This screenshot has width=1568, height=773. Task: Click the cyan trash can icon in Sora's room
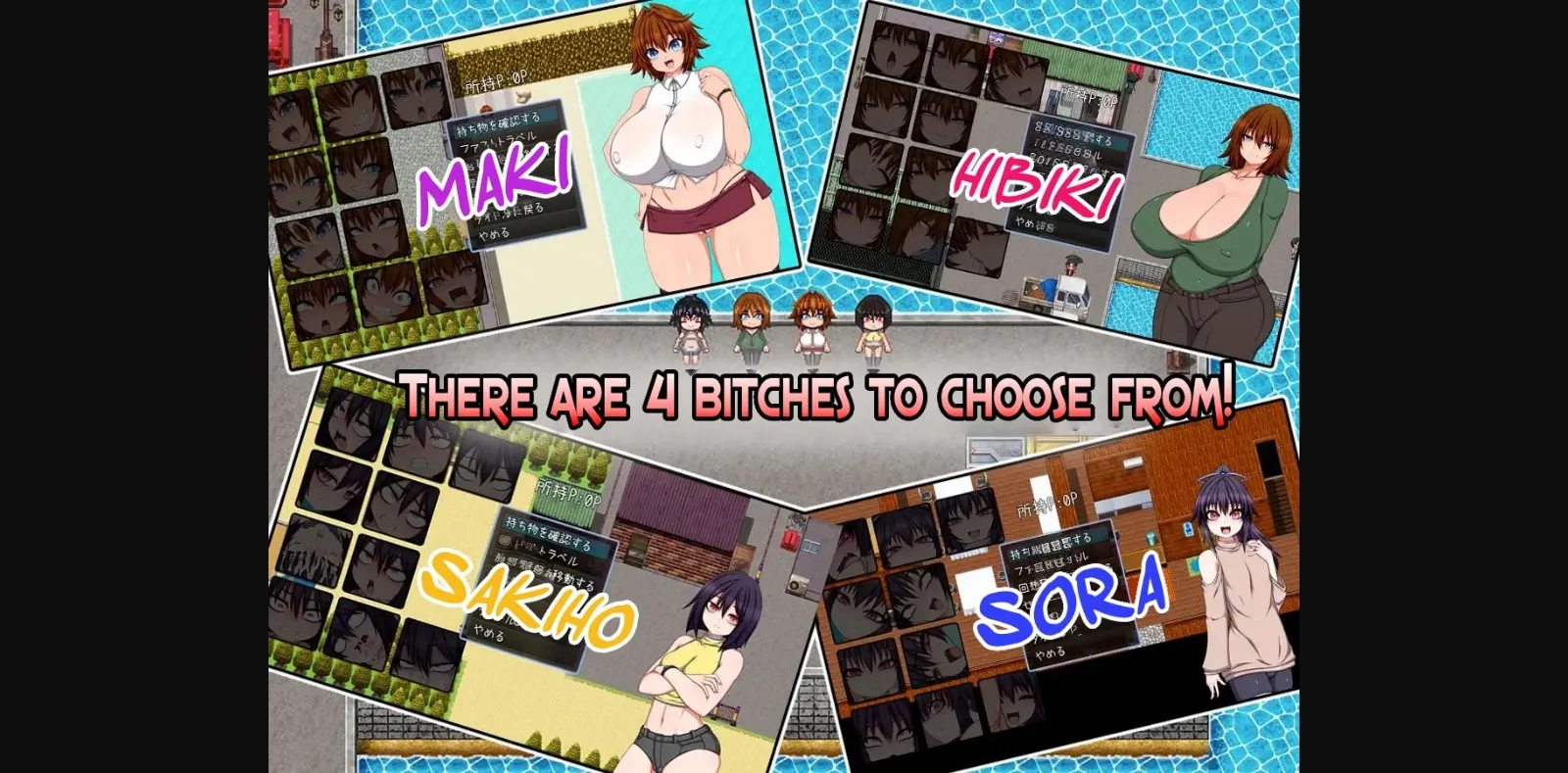coord(1151,539)
